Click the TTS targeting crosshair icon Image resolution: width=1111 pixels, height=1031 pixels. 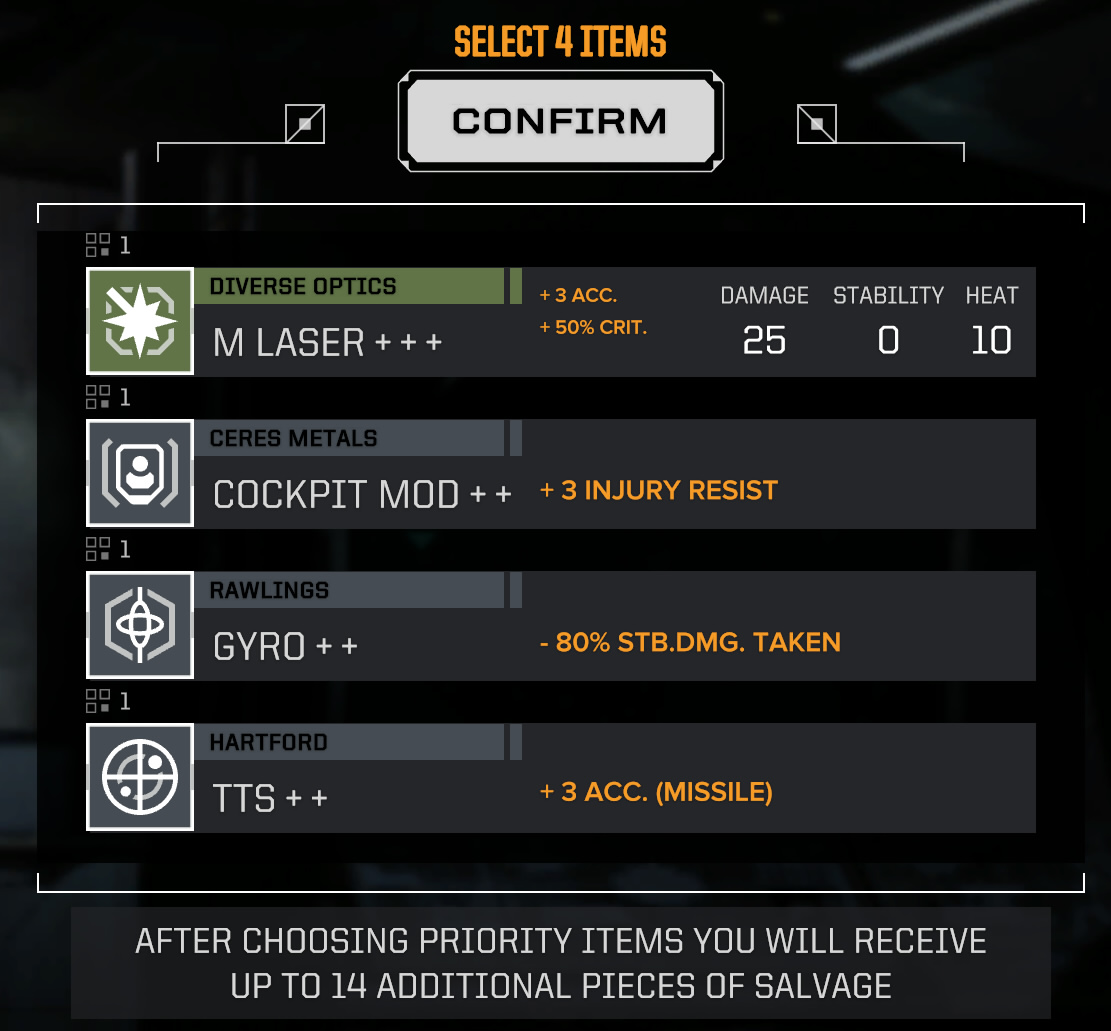pyautogui.click(x=140, y=778)
